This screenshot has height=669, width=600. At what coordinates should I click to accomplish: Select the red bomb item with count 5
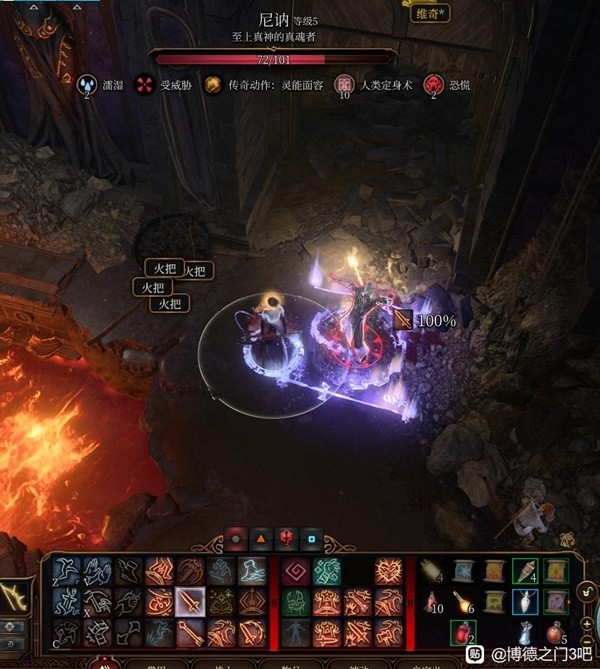[x=556, y=632]
